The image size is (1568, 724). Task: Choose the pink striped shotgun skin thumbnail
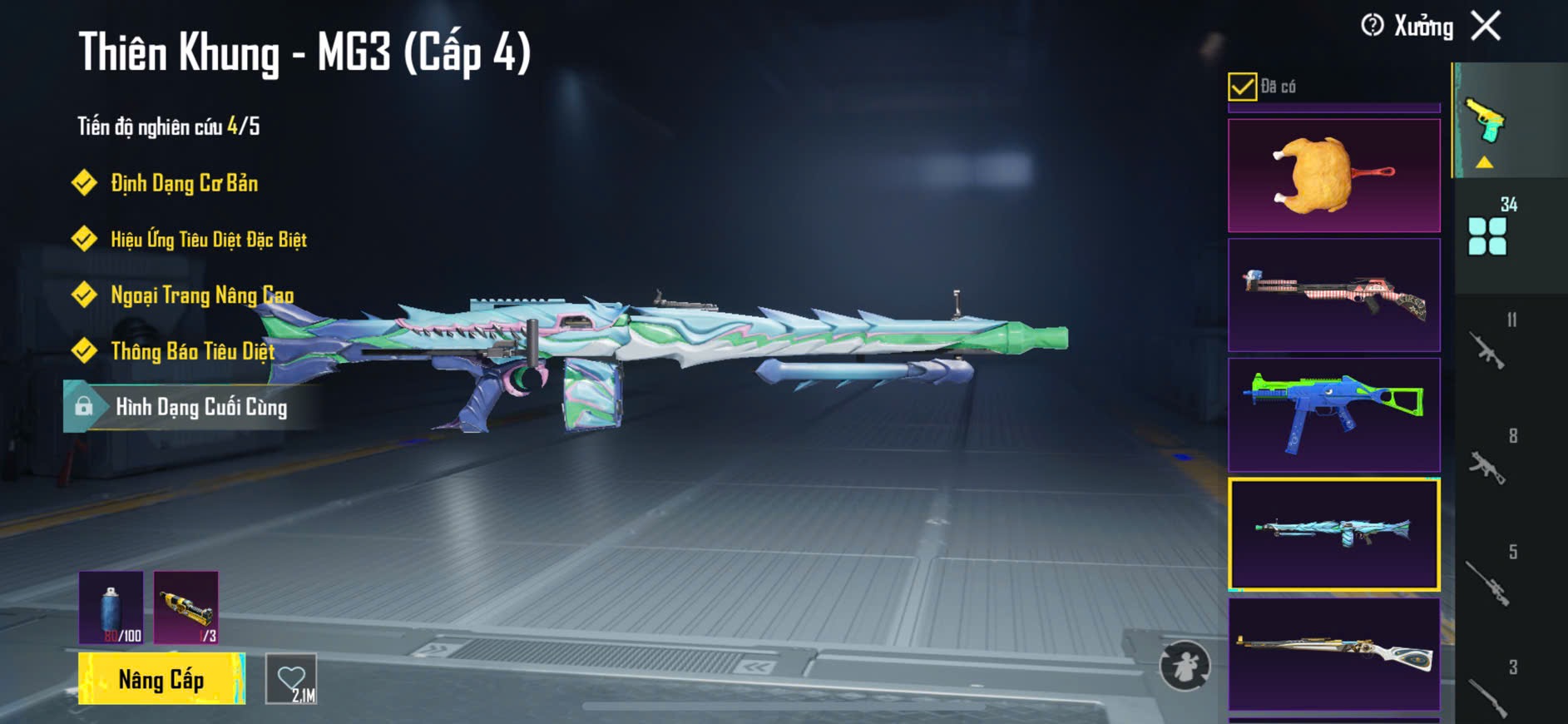(1333, 295)
